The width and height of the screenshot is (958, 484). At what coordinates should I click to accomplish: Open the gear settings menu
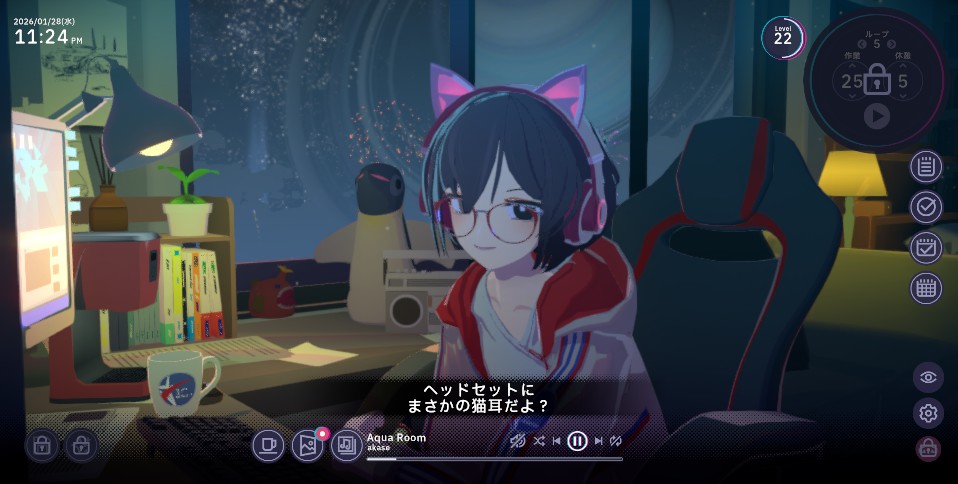click(x=928, y=413)
